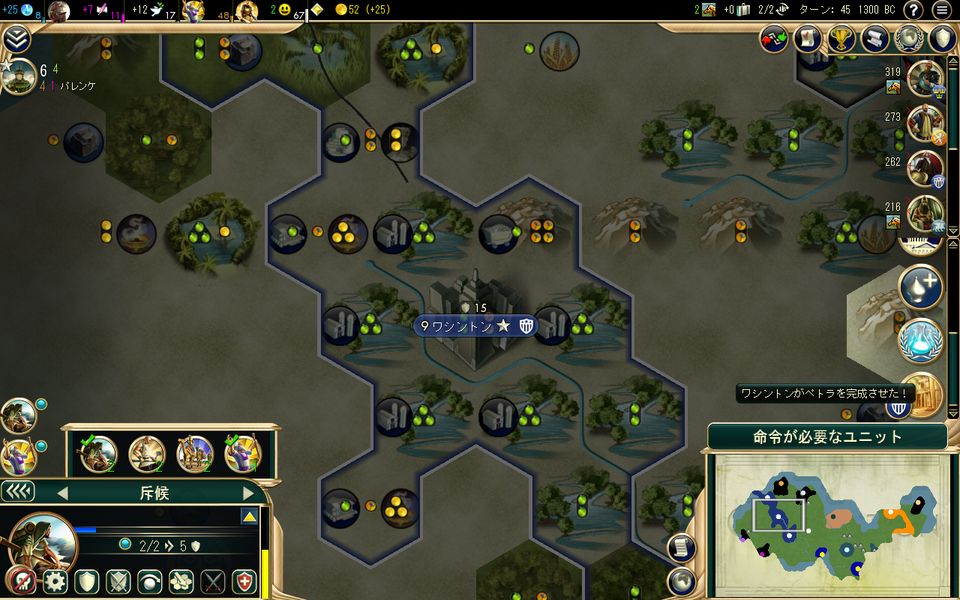Open the military overview shield icon
The width and height of the screenshot is (960, 600).
click(942, 39)
